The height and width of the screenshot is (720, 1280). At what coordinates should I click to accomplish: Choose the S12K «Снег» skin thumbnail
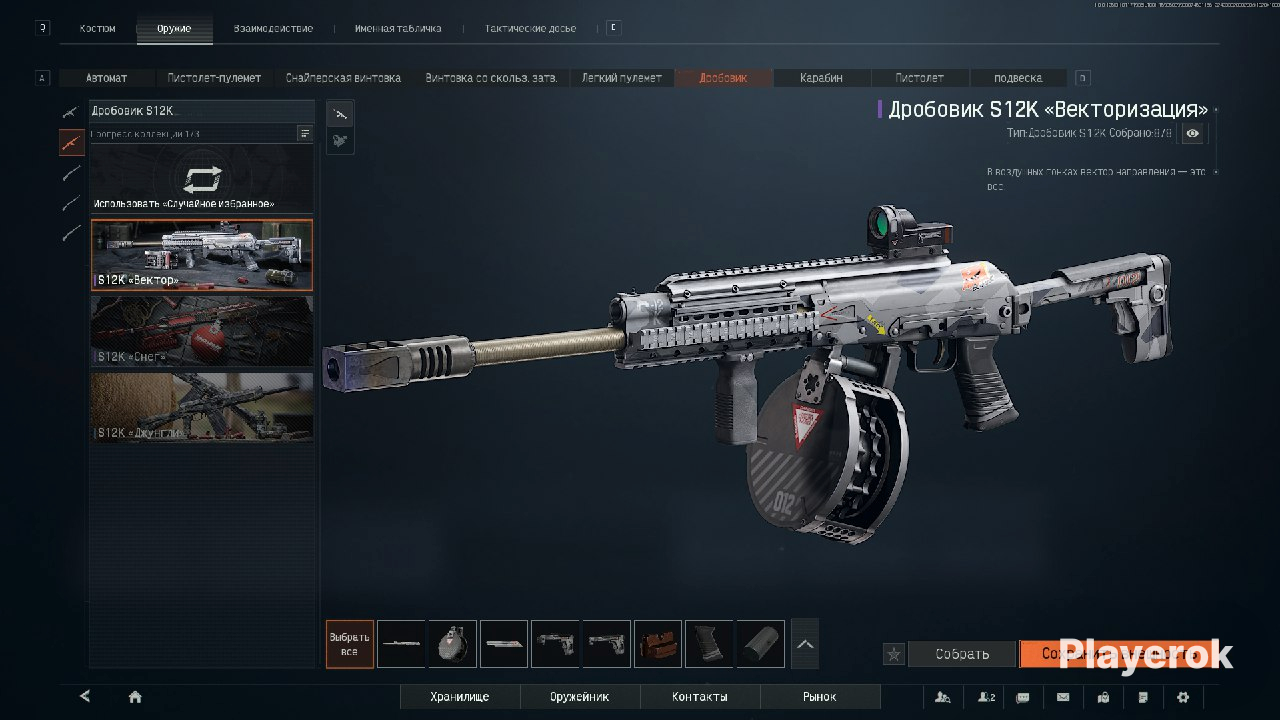(201, 331)
